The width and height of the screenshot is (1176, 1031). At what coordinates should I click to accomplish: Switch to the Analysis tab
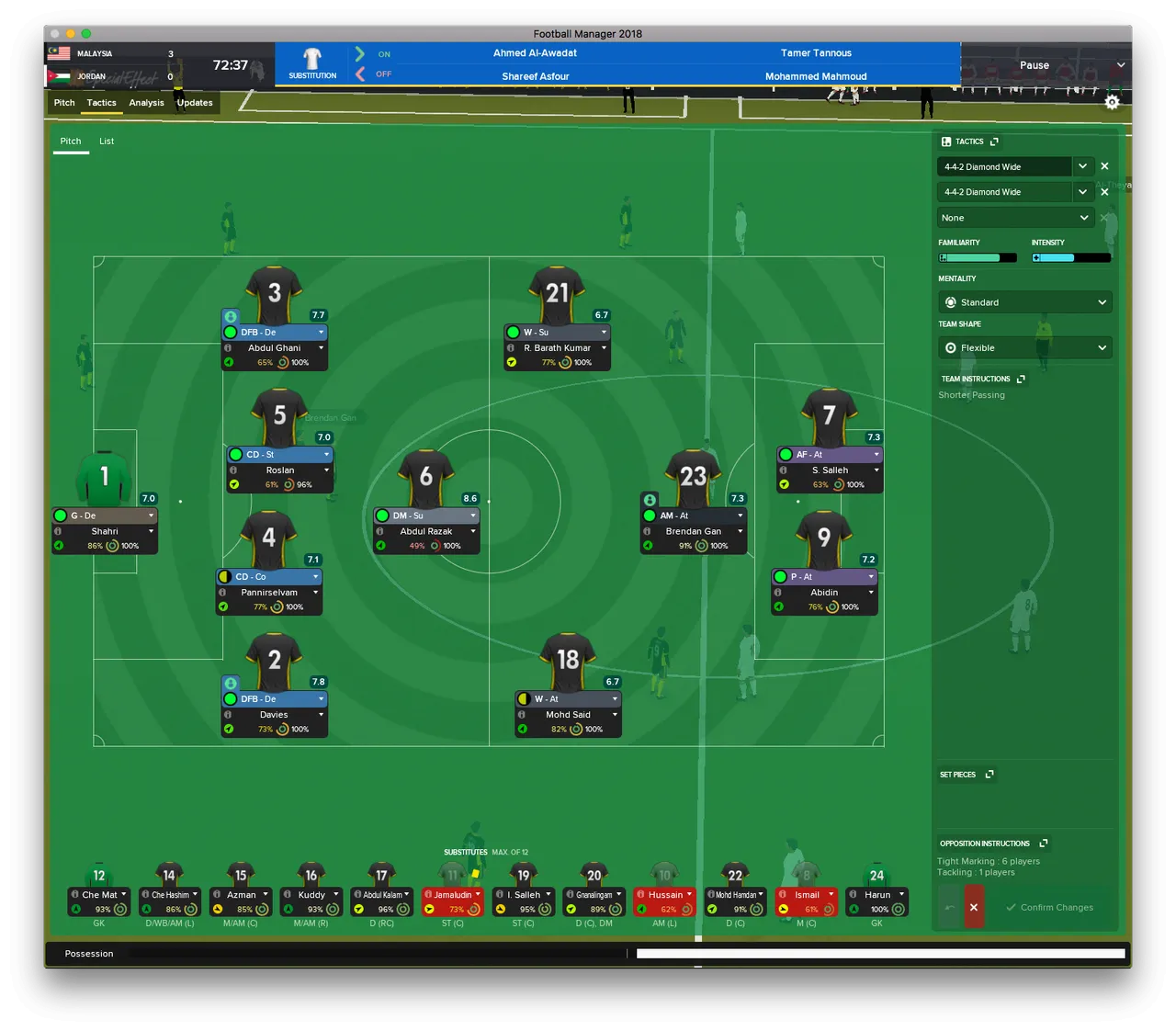[146, 103]
